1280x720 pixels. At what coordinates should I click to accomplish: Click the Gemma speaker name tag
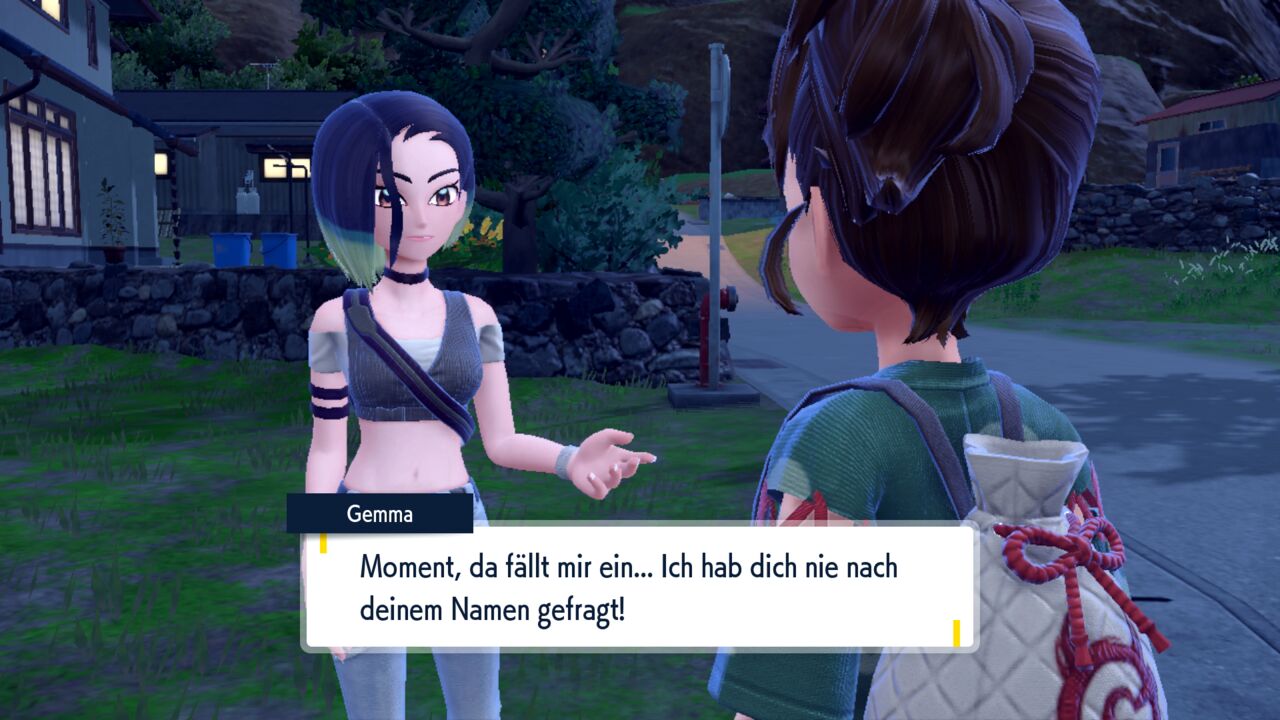coord(380,514)
